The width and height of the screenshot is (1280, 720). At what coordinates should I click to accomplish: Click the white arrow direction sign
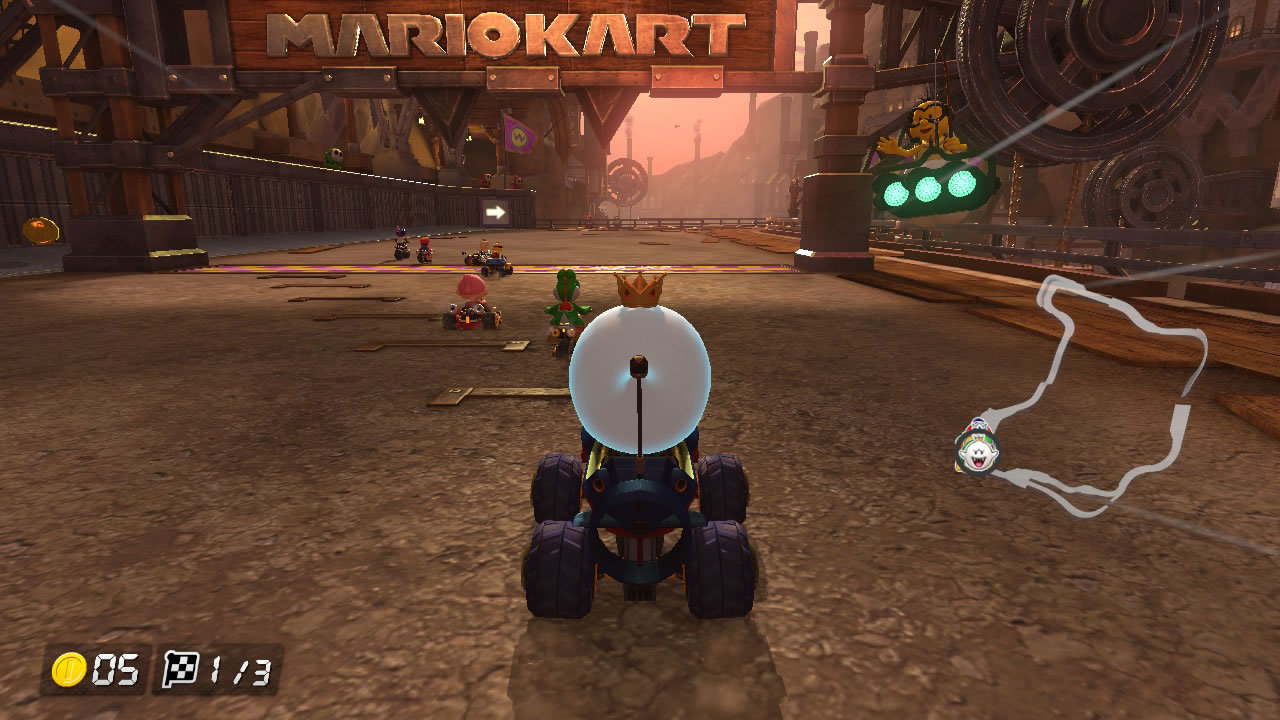[498, 212]
